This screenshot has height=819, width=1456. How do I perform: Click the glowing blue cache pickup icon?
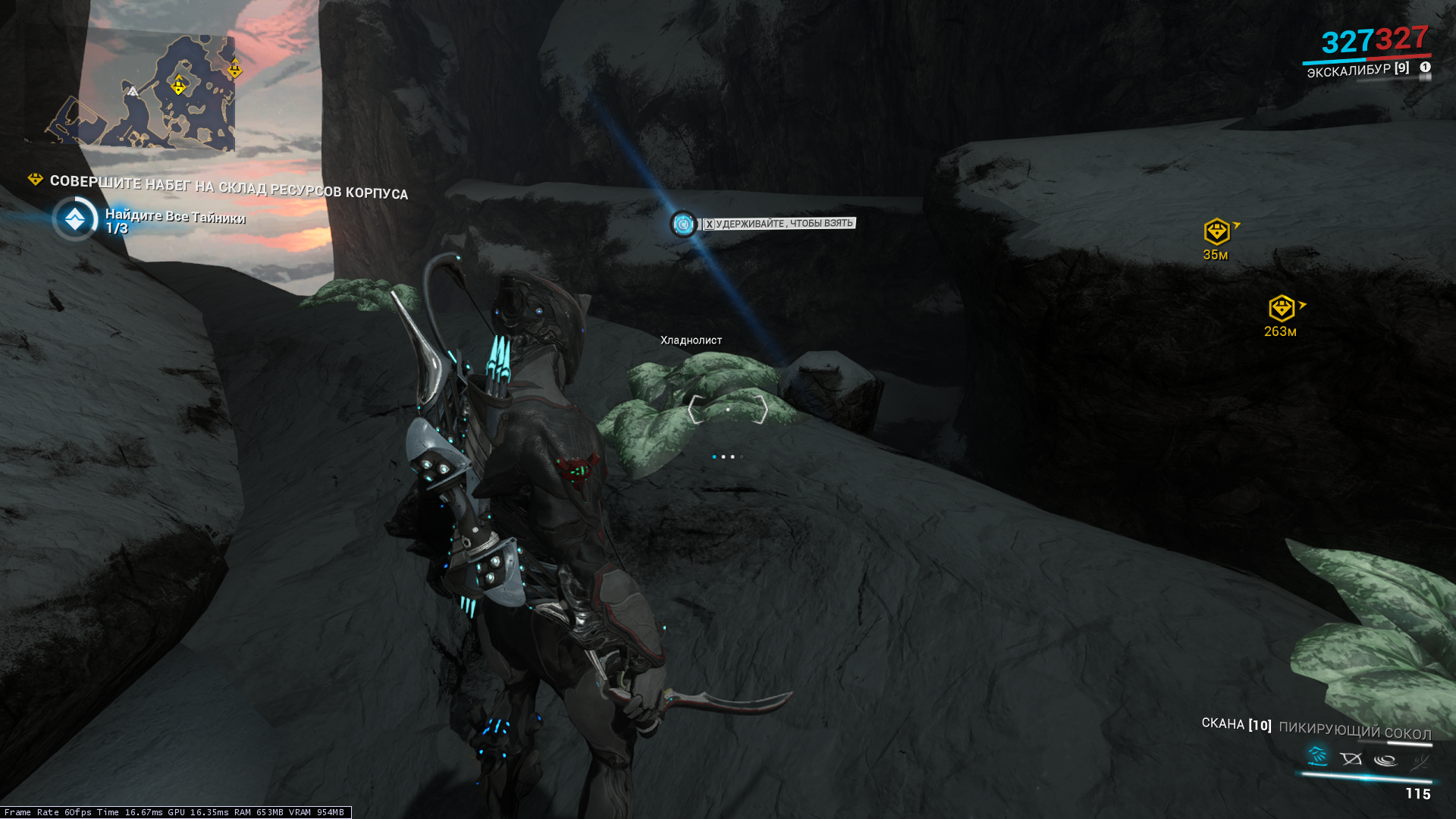(x=683, y=224)
